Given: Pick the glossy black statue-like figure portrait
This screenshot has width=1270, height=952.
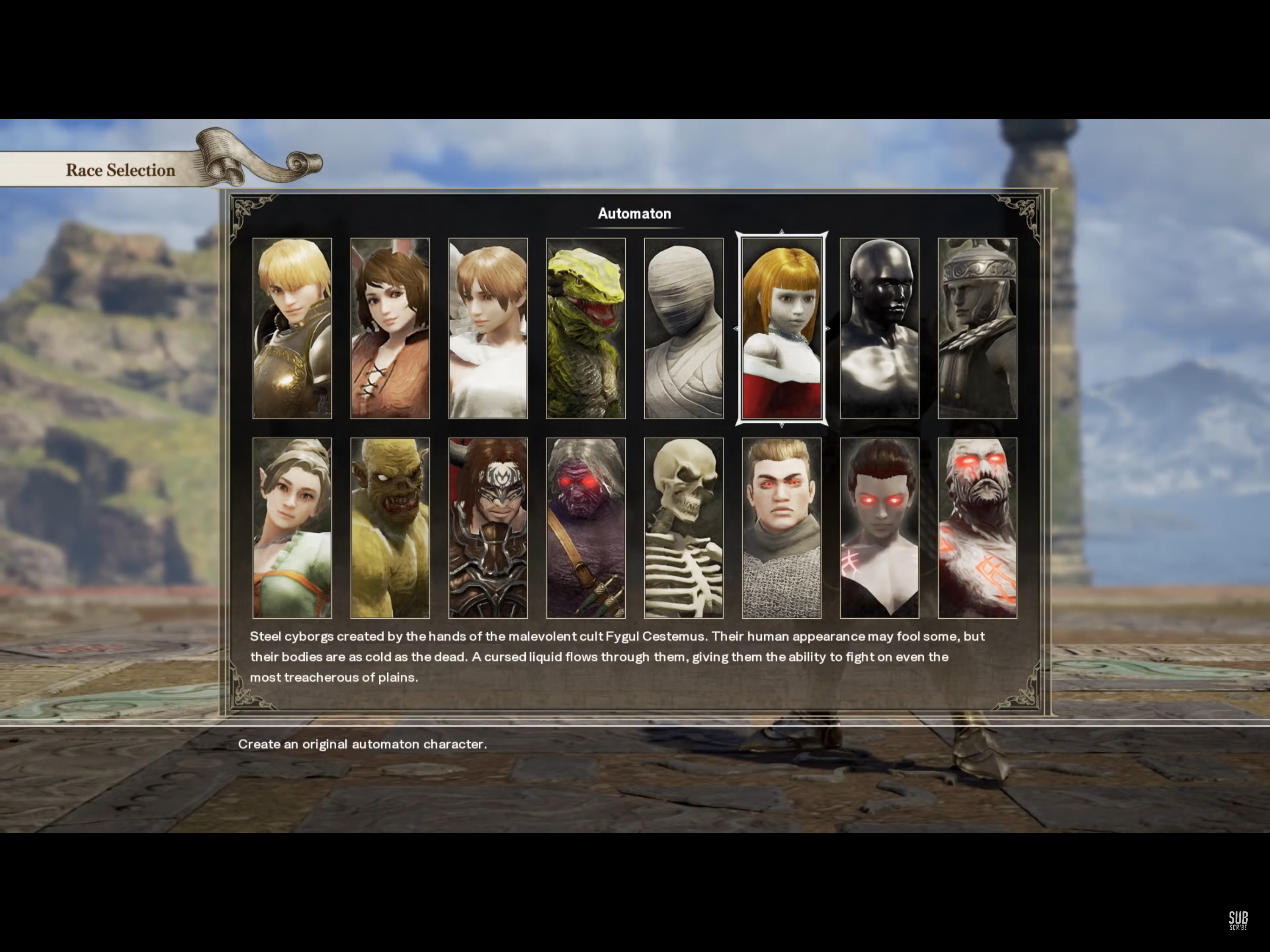Looking at the screenshot, I should coord(879,328).
